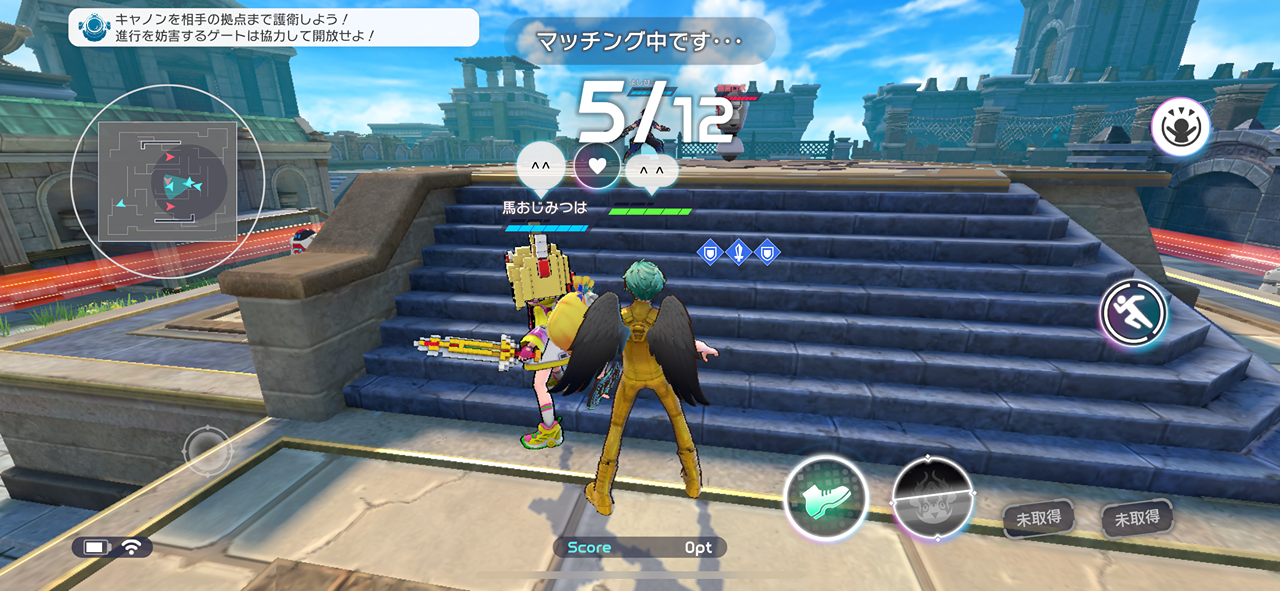Use the green shoe skill
Image resolution: width=1280 pixels, height=591 pixels.
click(825, 498)
